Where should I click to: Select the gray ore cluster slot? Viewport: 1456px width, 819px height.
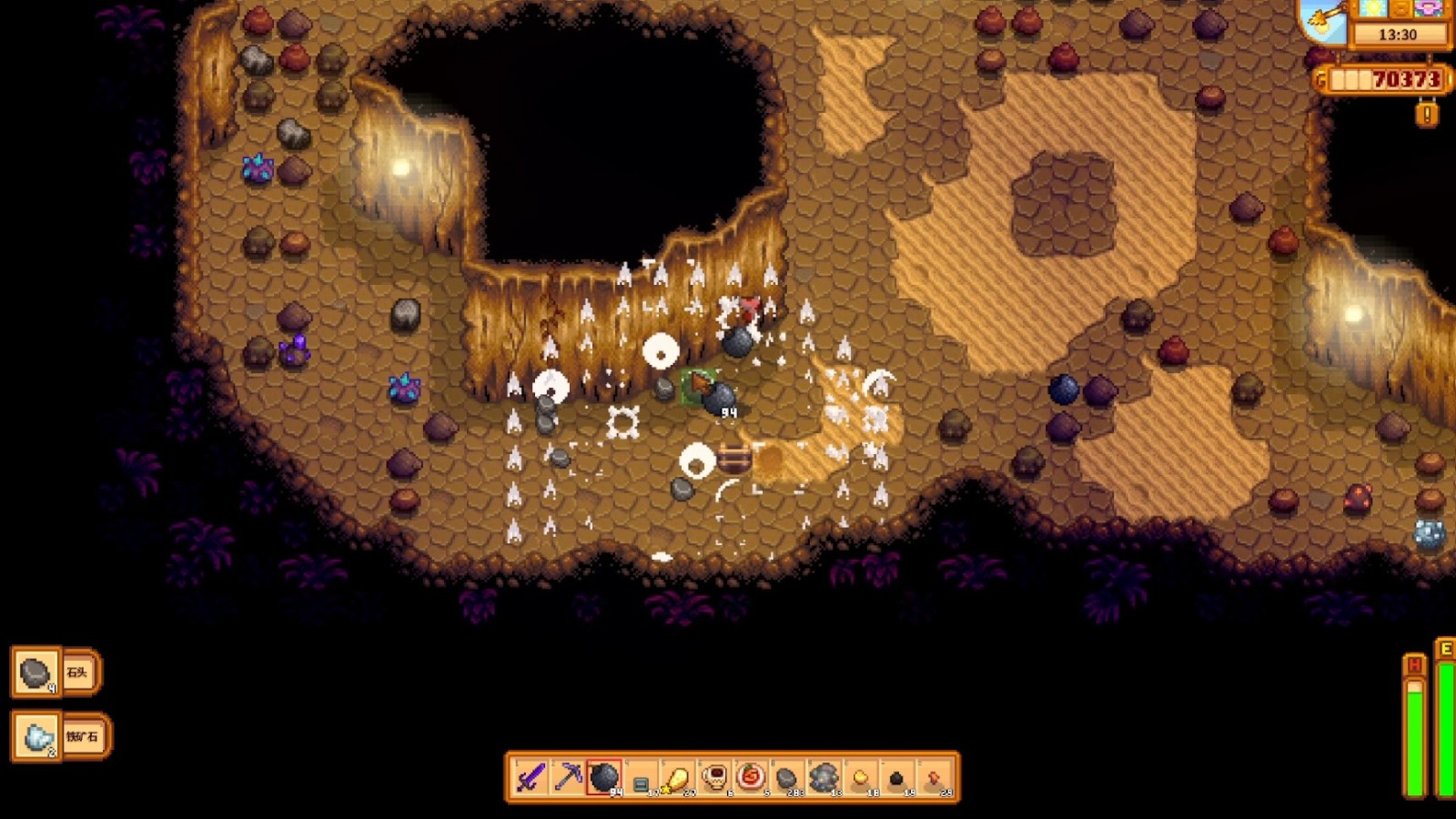(x=824, y=778)
